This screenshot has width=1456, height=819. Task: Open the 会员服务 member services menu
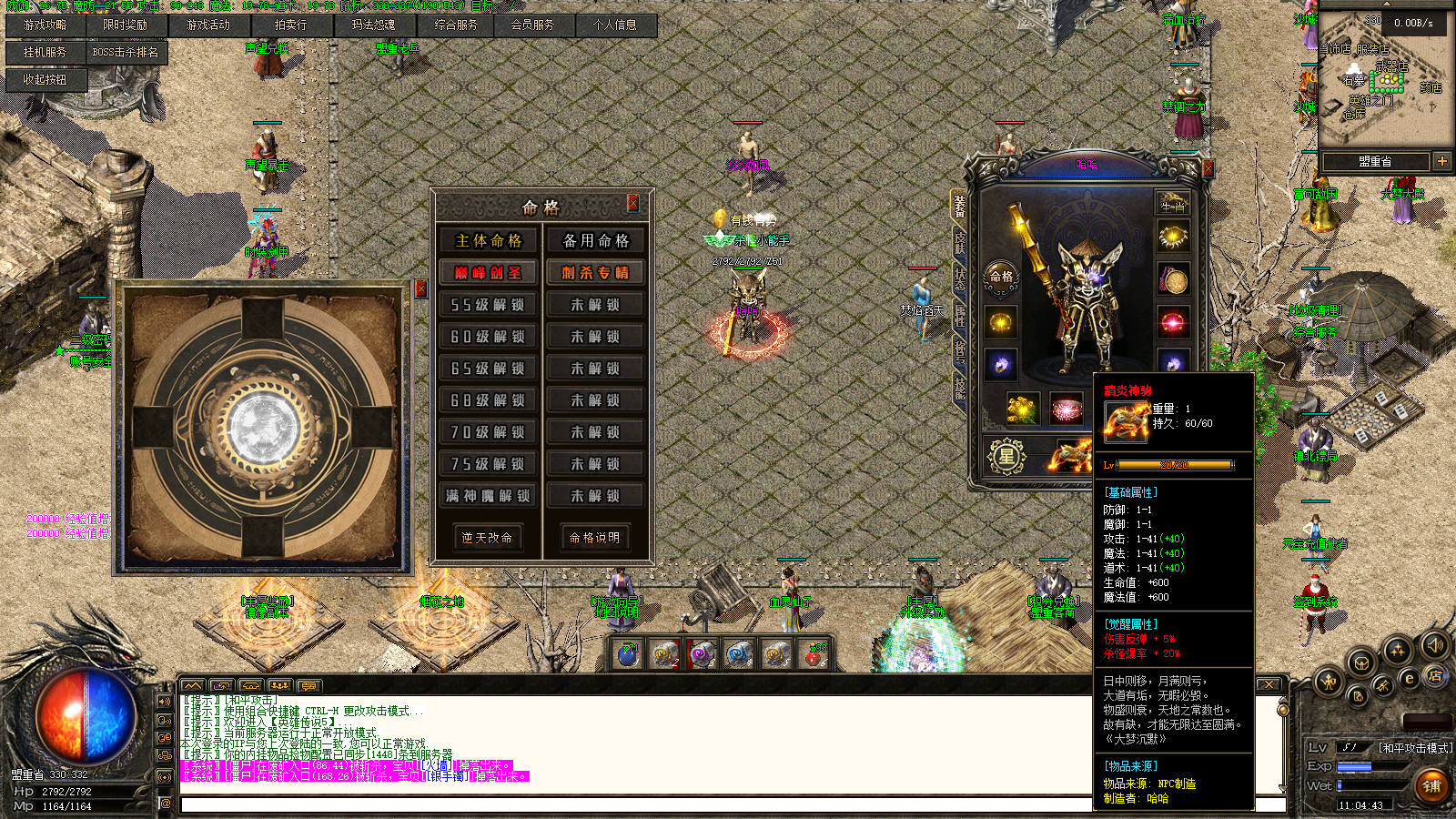pyautogui.click(x=532, y=25)
